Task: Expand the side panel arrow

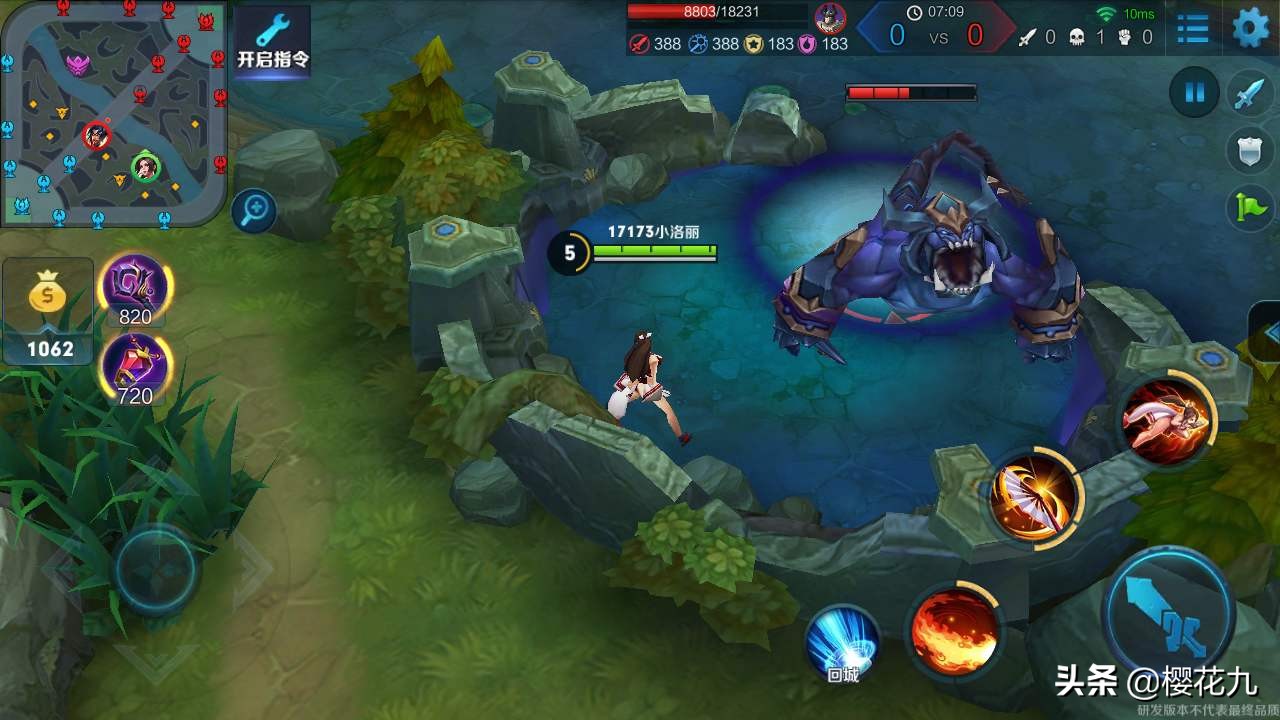Action: tap(1268, 333)
